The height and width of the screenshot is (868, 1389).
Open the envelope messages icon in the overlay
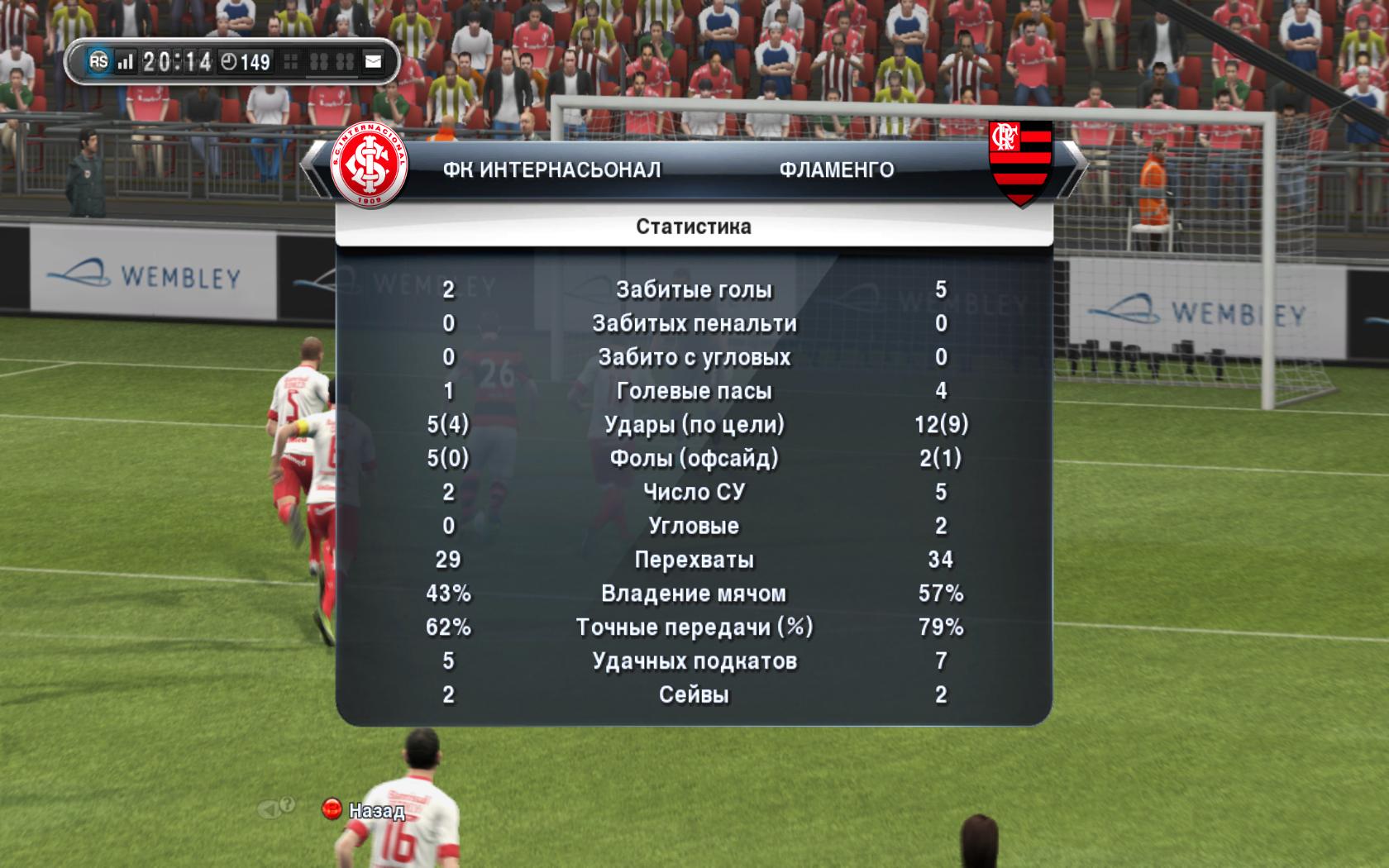tap(374, 61)
